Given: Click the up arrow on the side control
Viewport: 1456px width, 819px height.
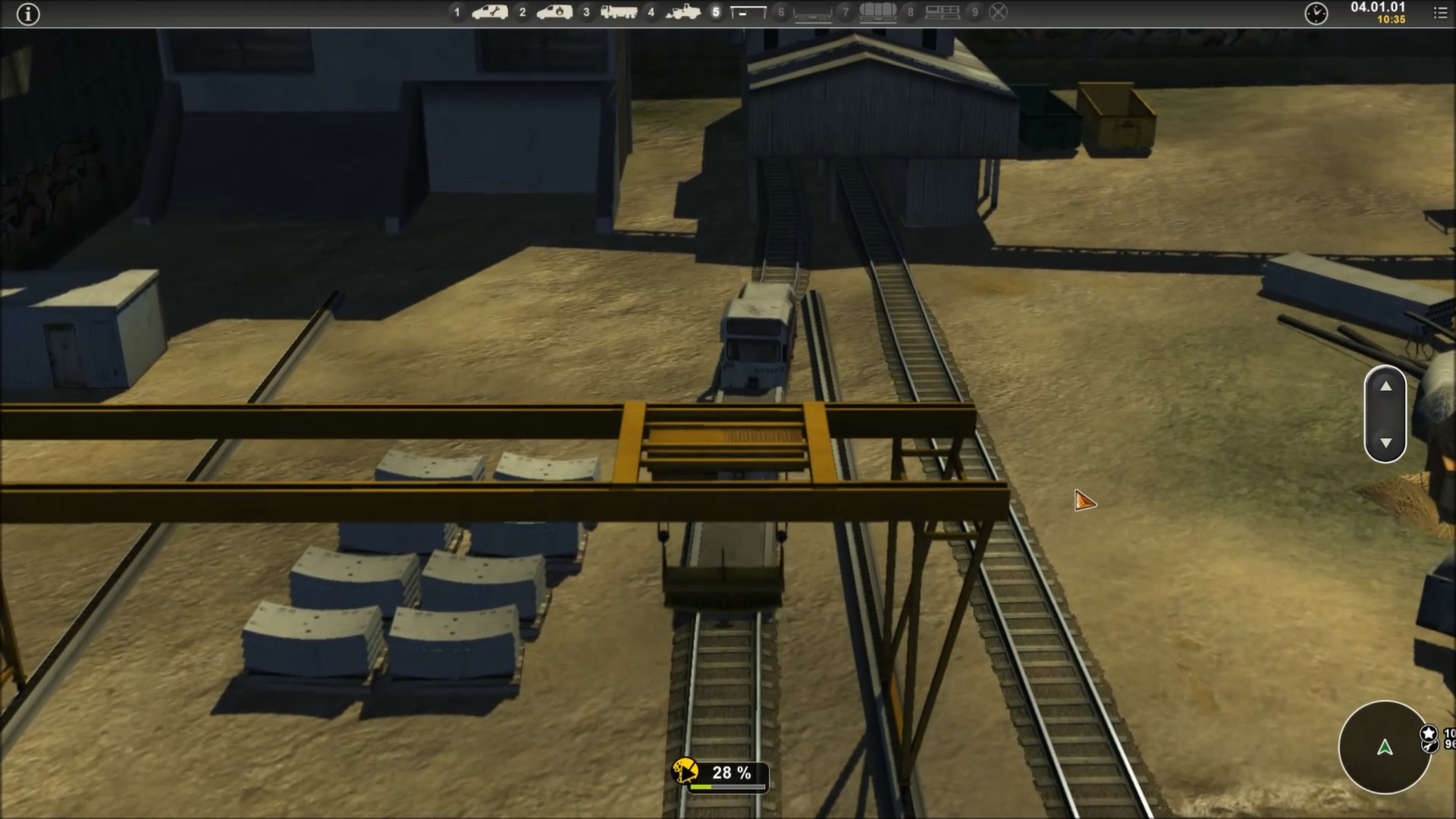Looking at the screenshot, I should coord(1385,387).
